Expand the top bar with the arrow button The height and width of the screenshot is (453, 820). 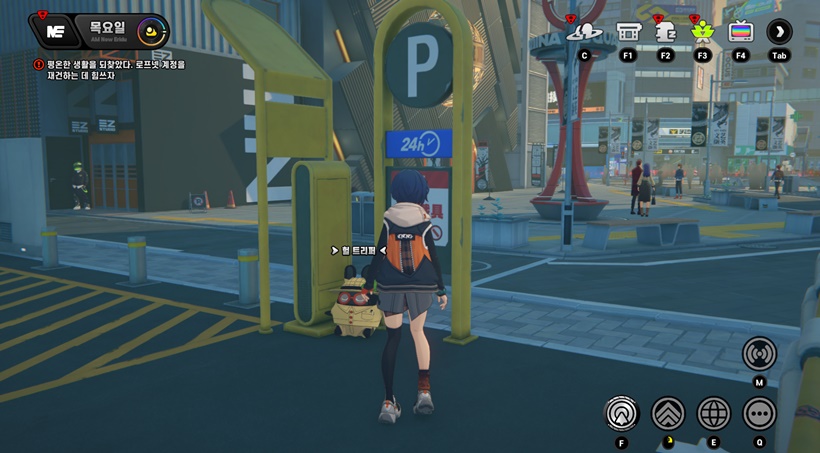(x=779, y=31)
